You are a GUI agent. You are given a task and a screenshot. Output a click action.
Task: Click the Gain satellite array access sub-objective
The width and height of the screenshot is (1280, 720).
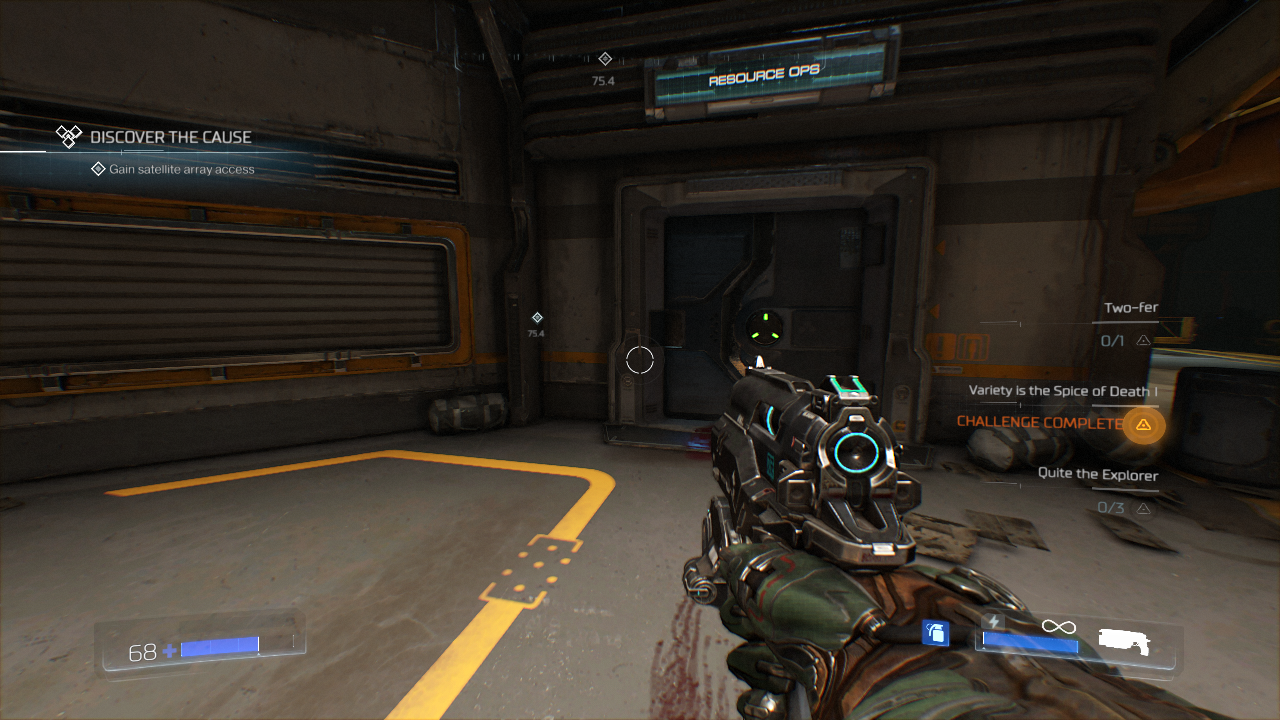click(181, 170)
